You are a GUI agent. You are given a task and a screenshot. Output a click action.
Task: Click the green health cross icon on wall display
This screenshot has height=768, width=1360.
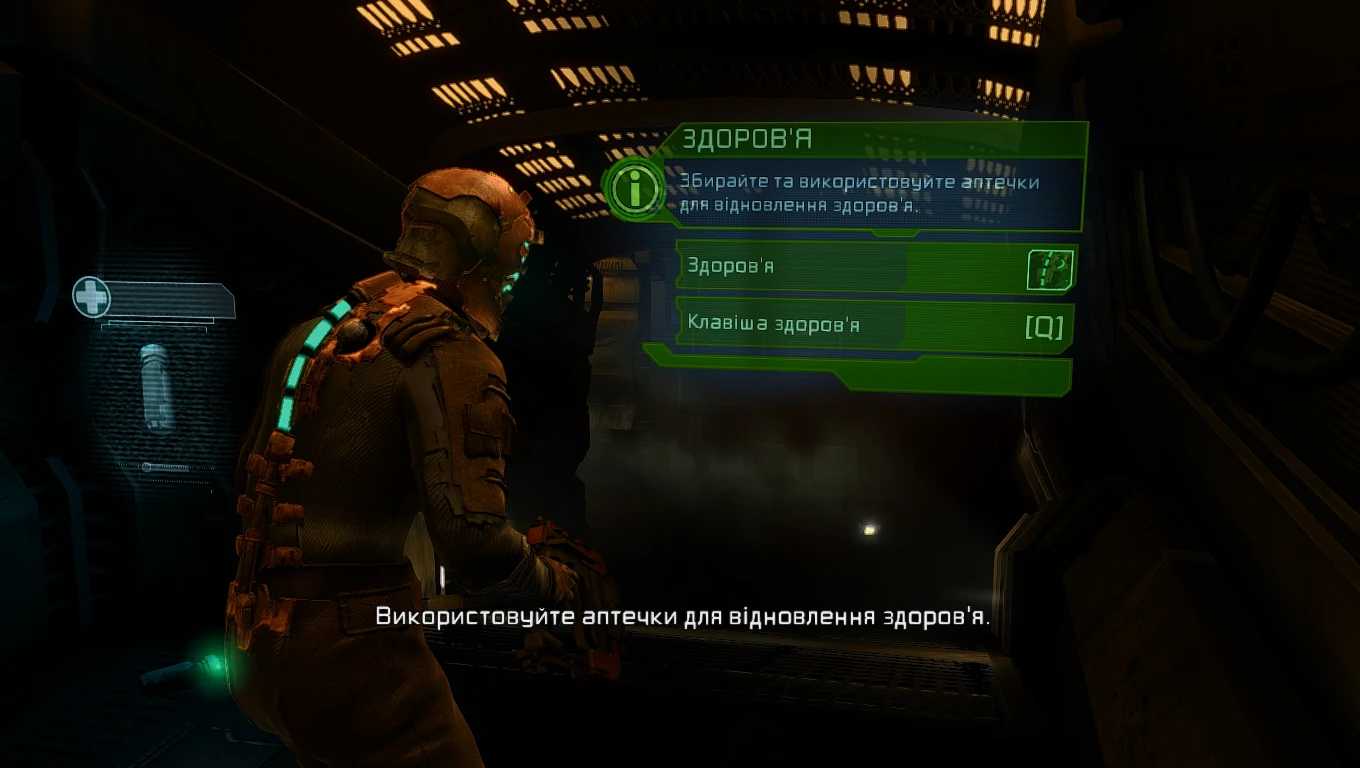[91, 295]
